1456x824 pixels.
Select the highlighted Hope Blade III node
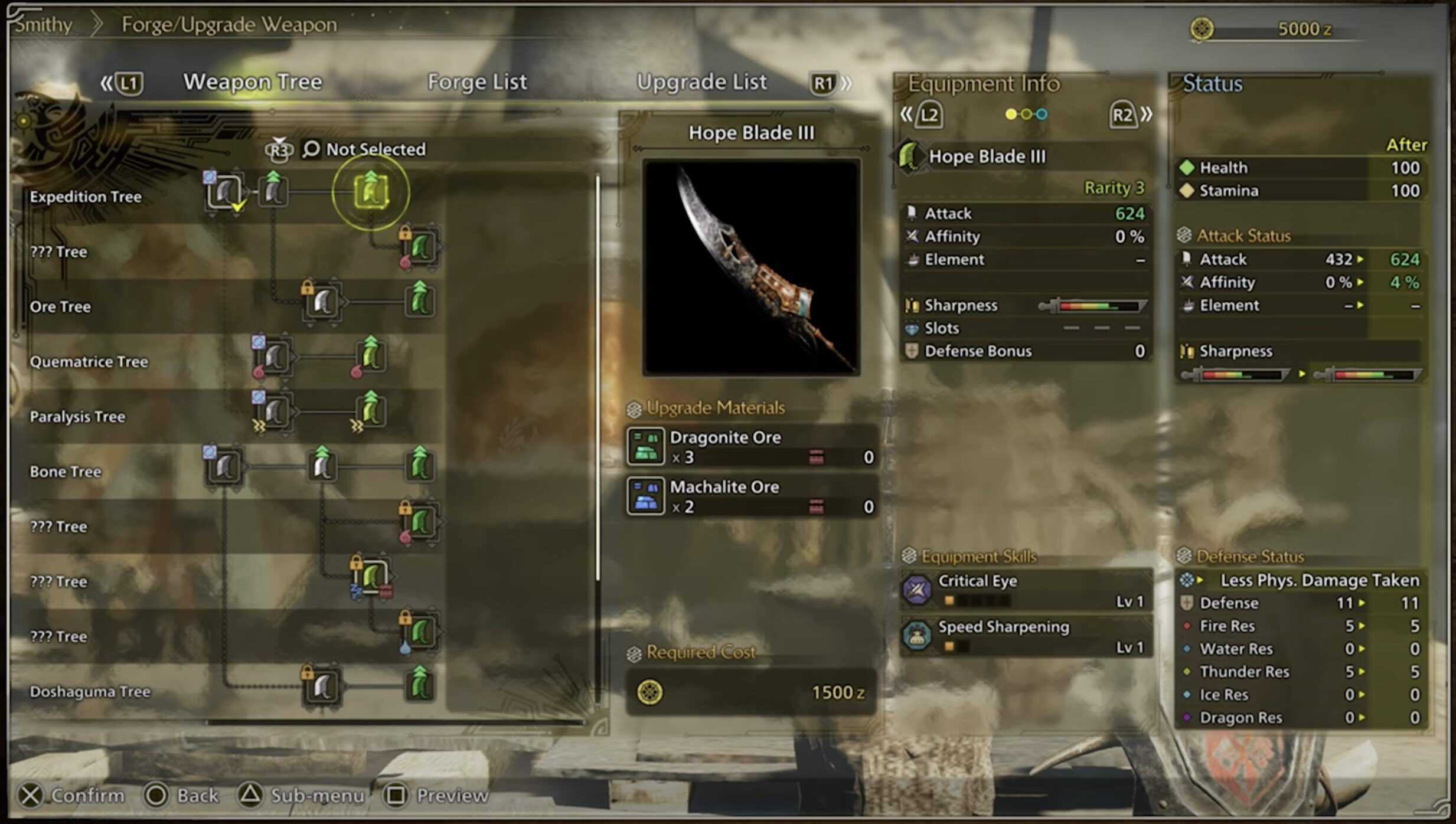tap(371, 191)
